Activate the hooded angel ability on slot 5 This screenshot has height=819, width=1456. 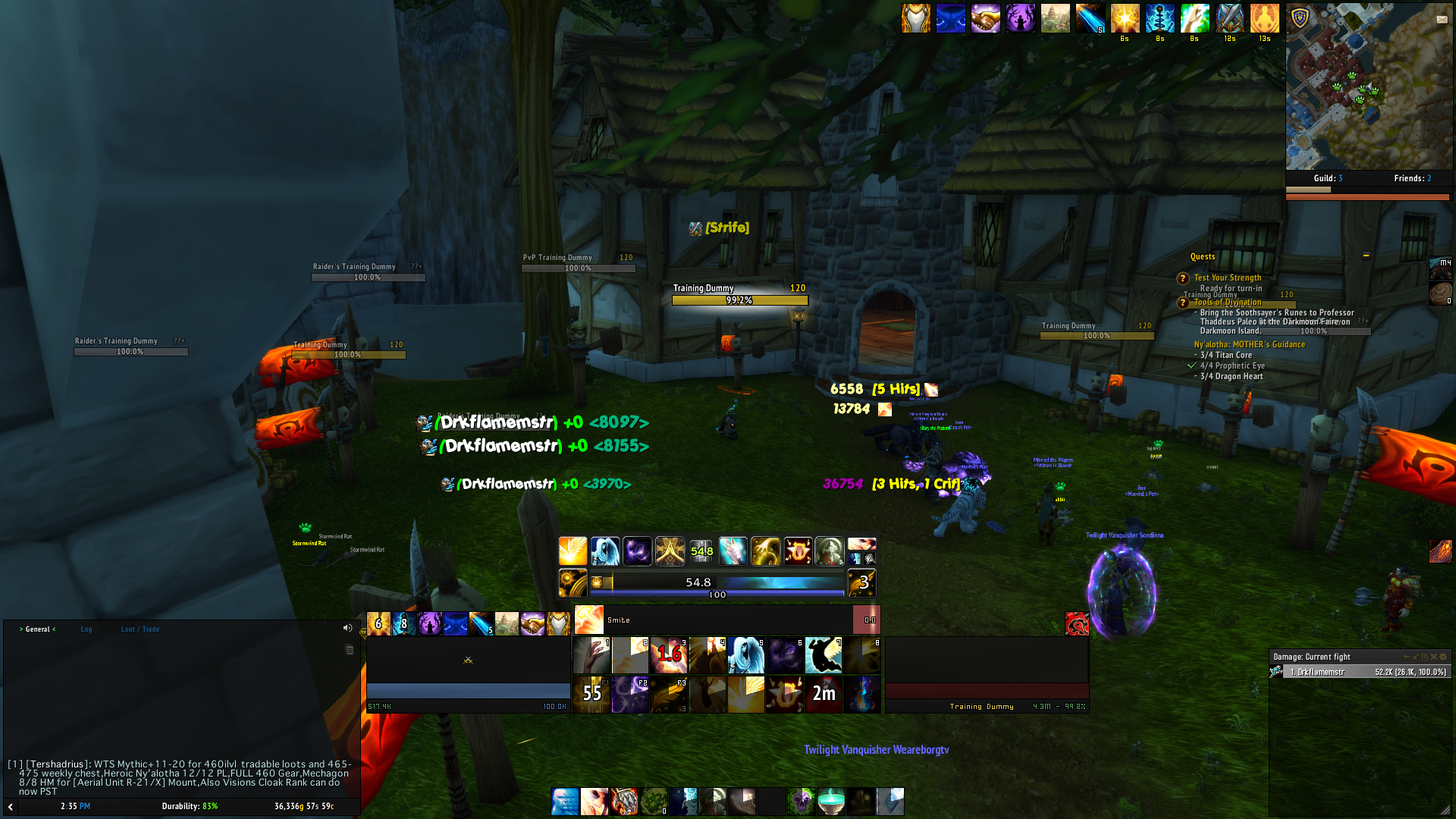click(746, 655)
